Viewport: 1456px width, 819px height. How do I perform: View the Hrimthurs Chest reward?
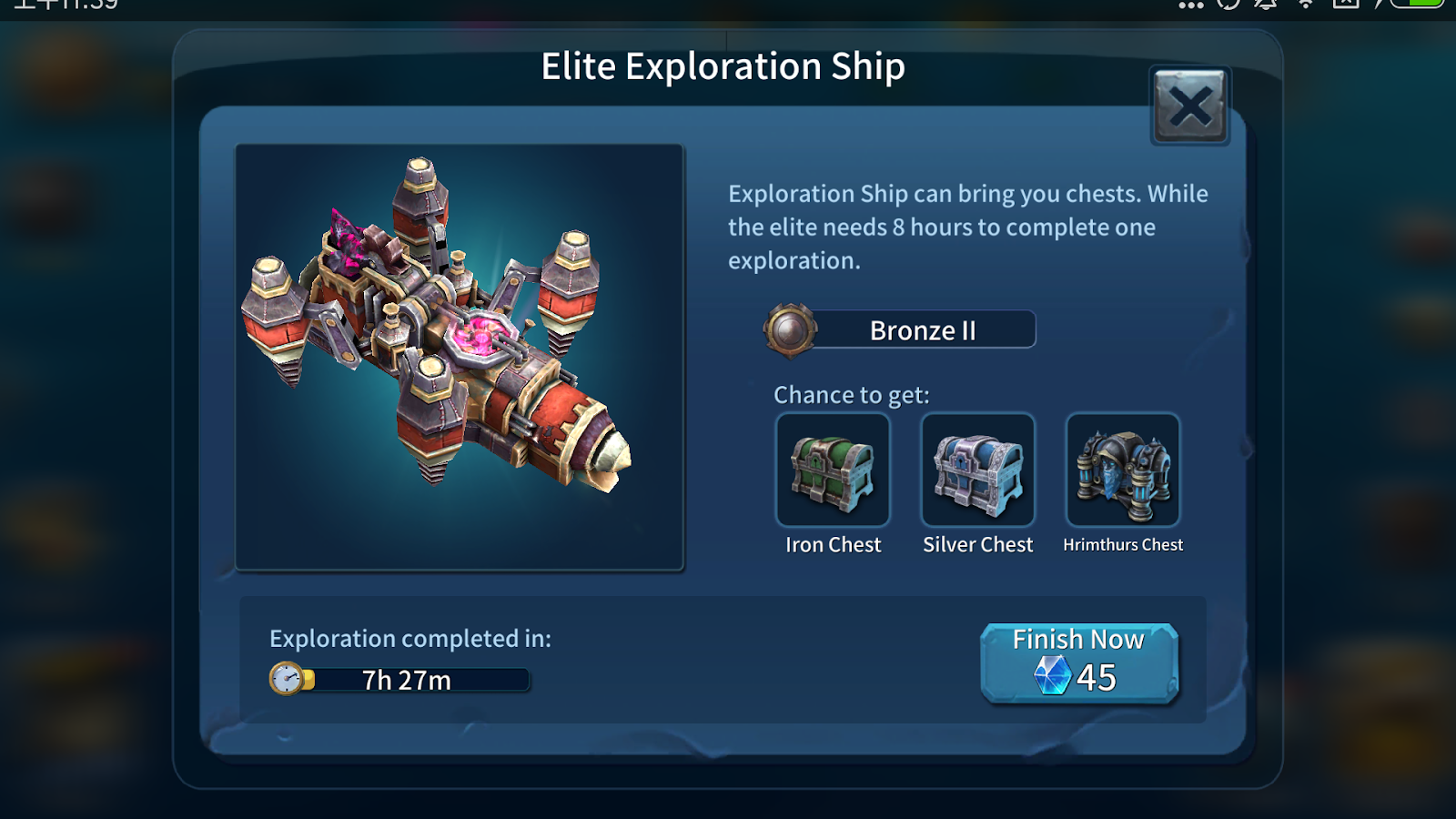tap(1123, 470)
